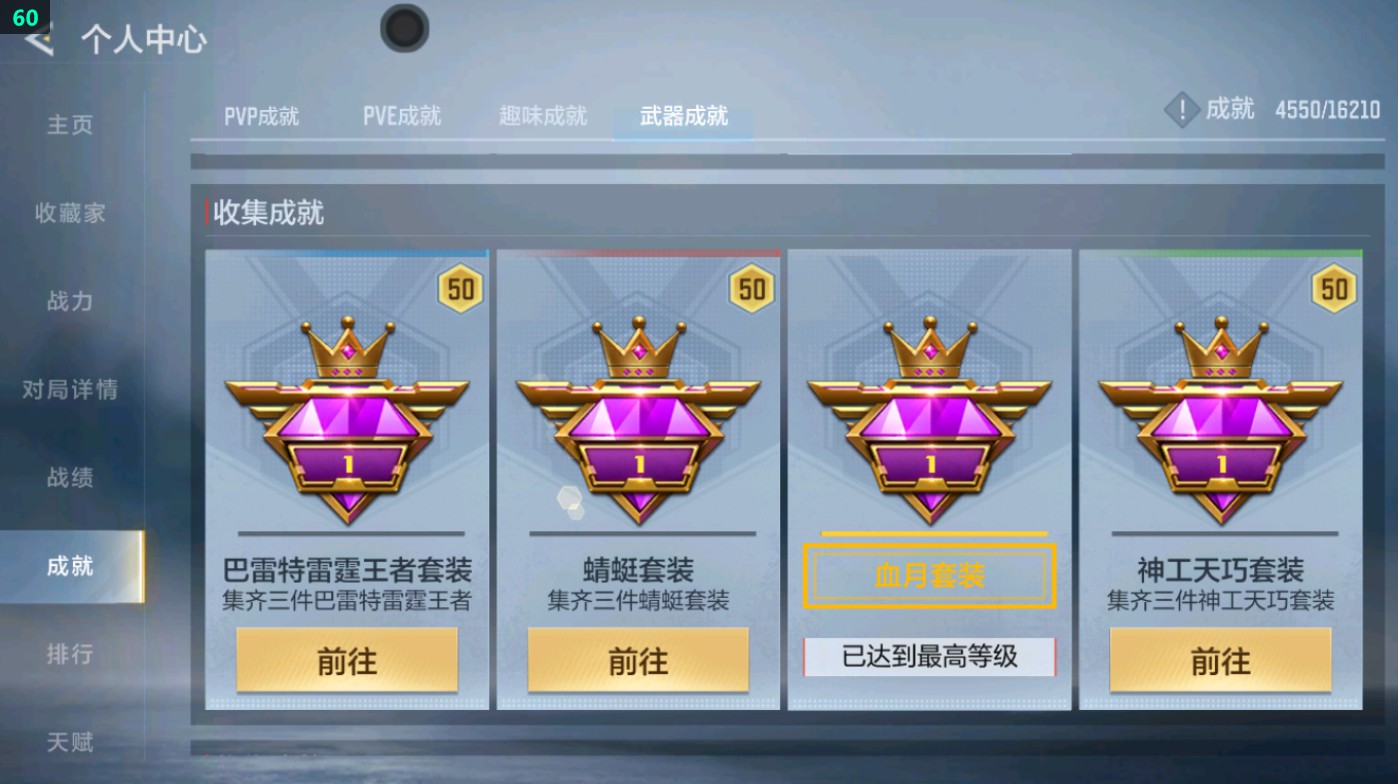
Task: Click the level 50 hexagon on 巴雷特雷霆王者套装 card
Action: (x=460, y=288)
